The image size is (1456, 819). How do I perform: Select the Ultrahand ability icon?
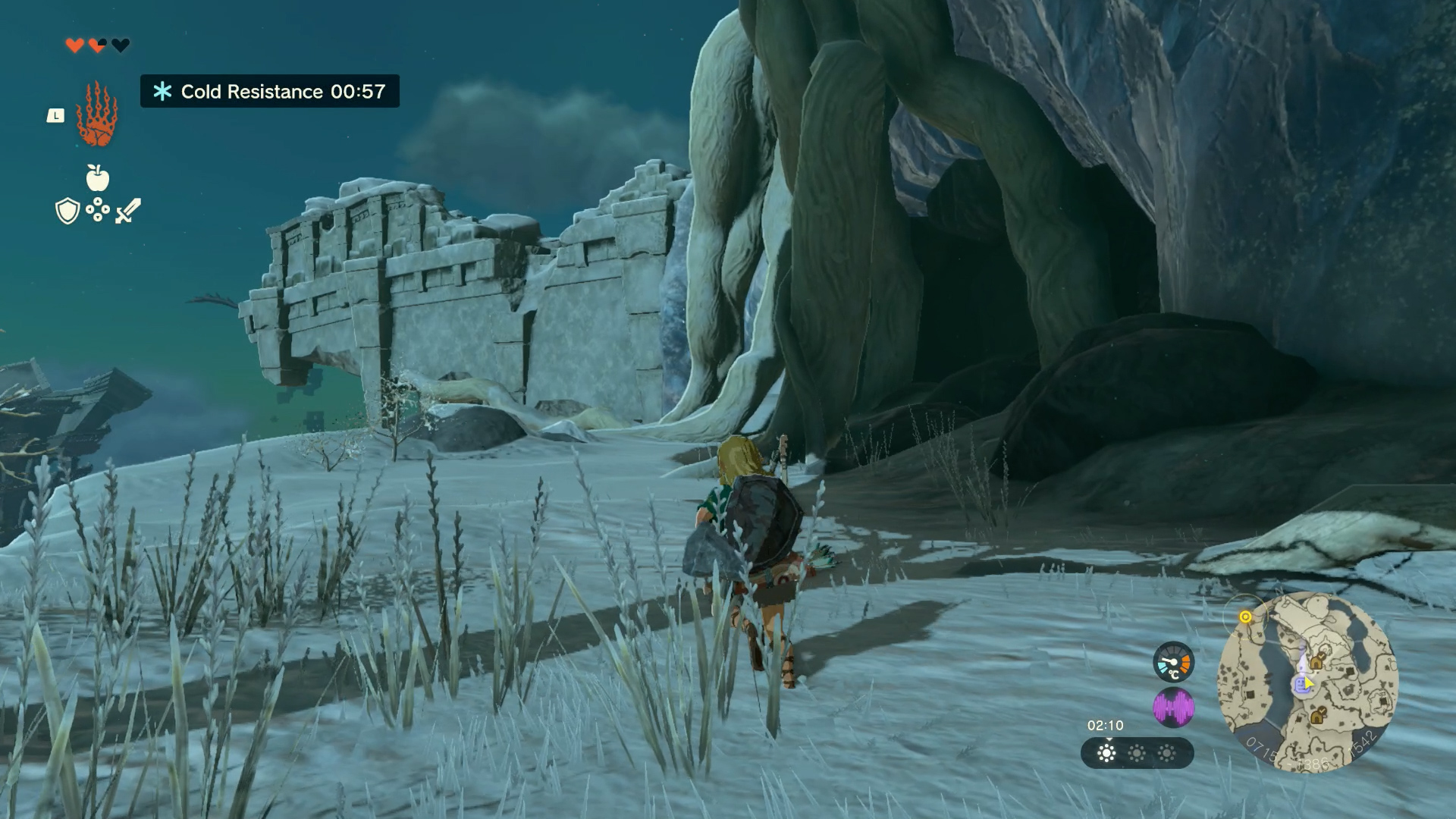click(96, 115)
